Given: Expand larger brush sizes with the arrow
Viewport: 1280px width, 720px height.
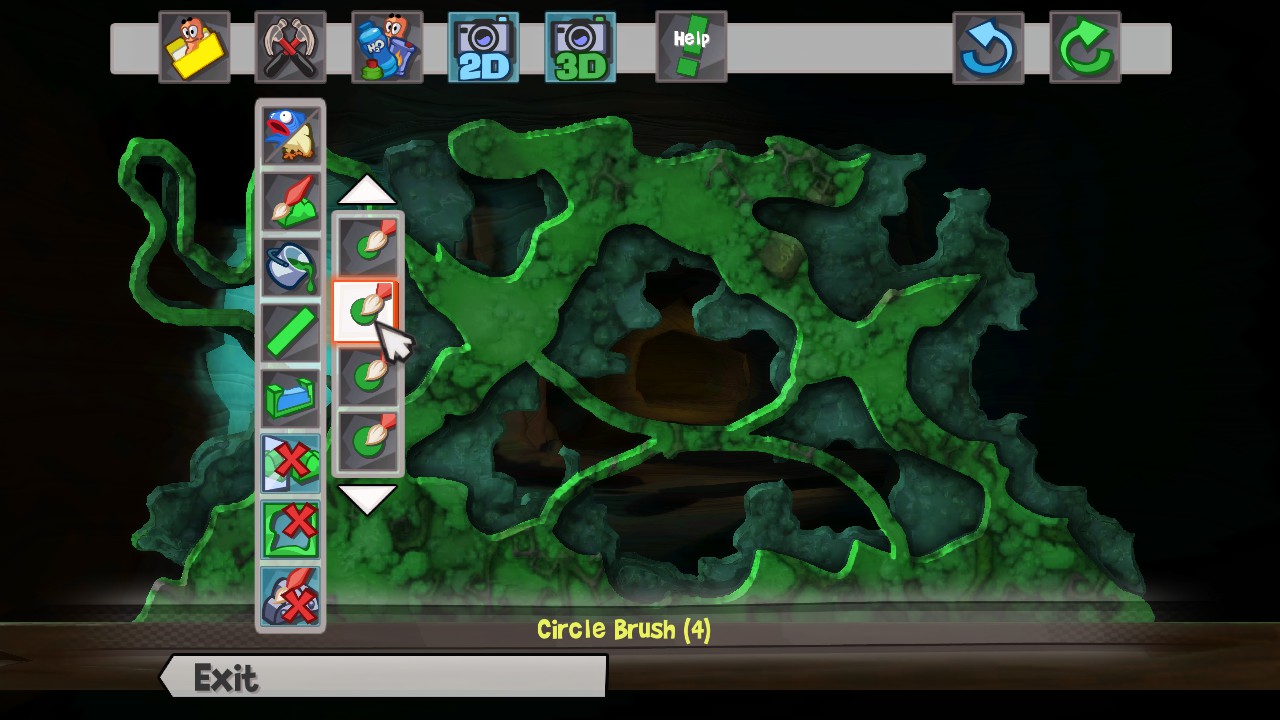Looking at the screenshot, I should (x=368, y=498).
